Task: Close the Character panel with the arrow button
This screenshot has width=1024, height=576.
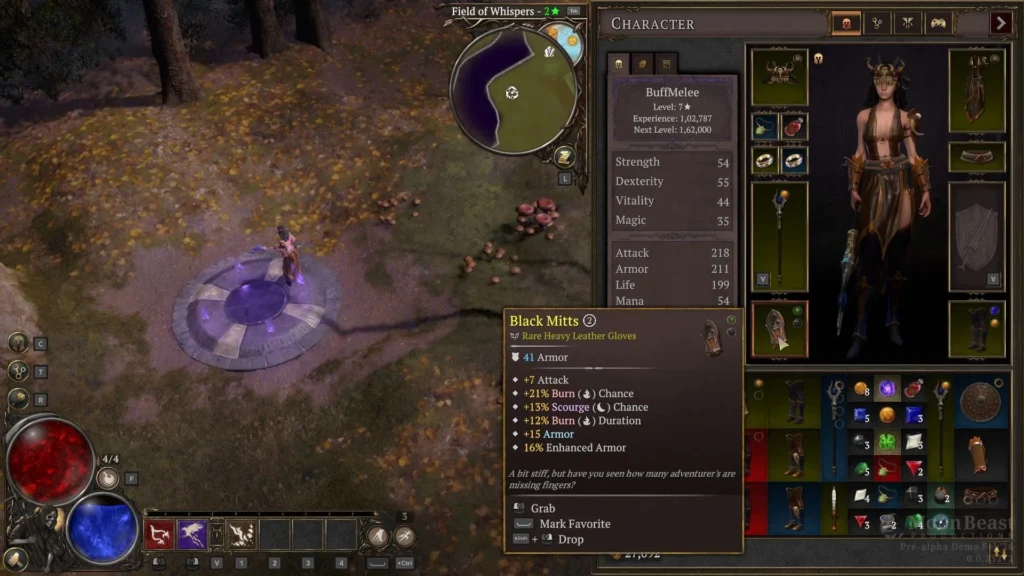Action: pos(1000,22)
